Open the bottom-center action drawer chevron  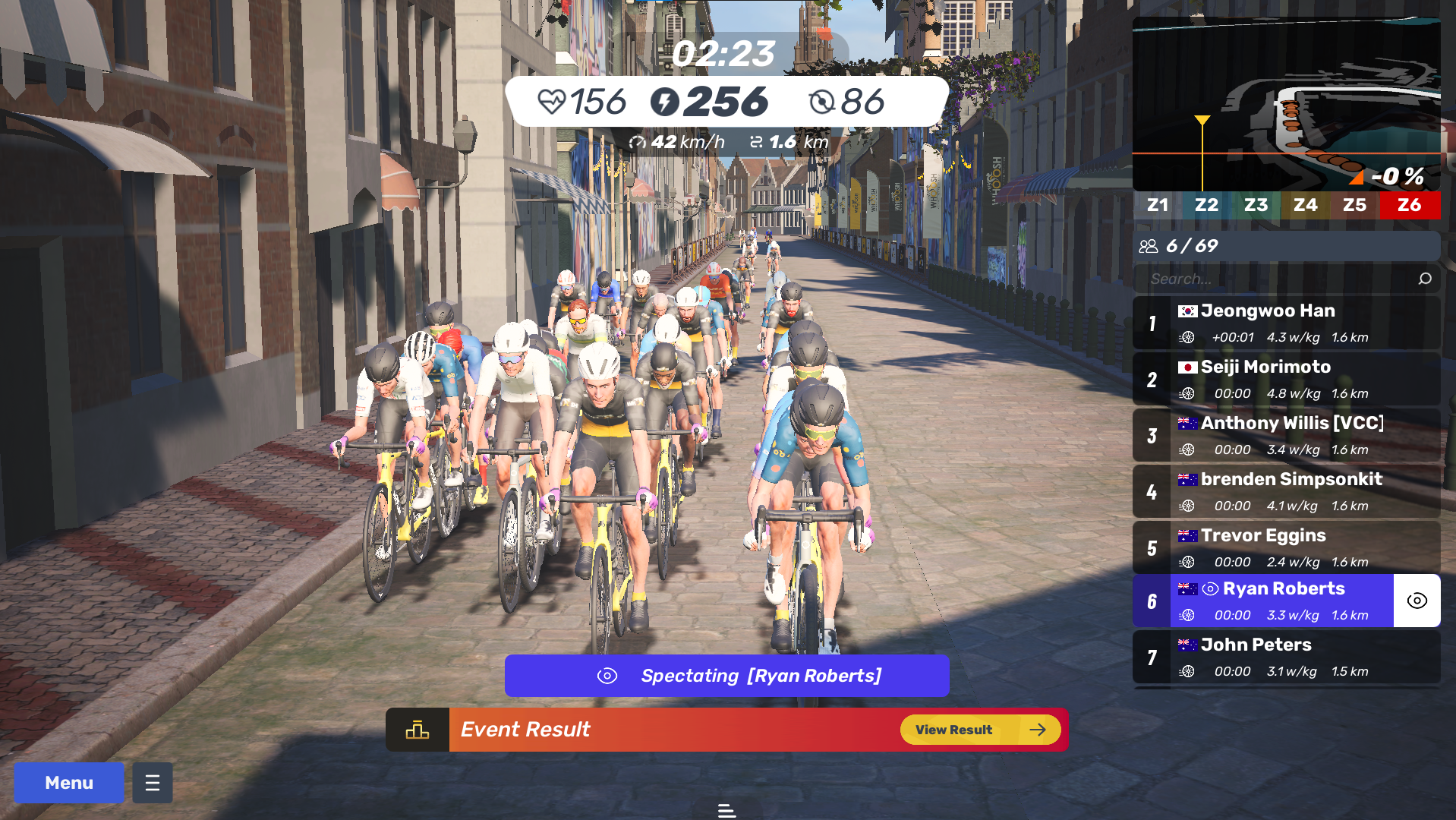click(x=726, y=810)
